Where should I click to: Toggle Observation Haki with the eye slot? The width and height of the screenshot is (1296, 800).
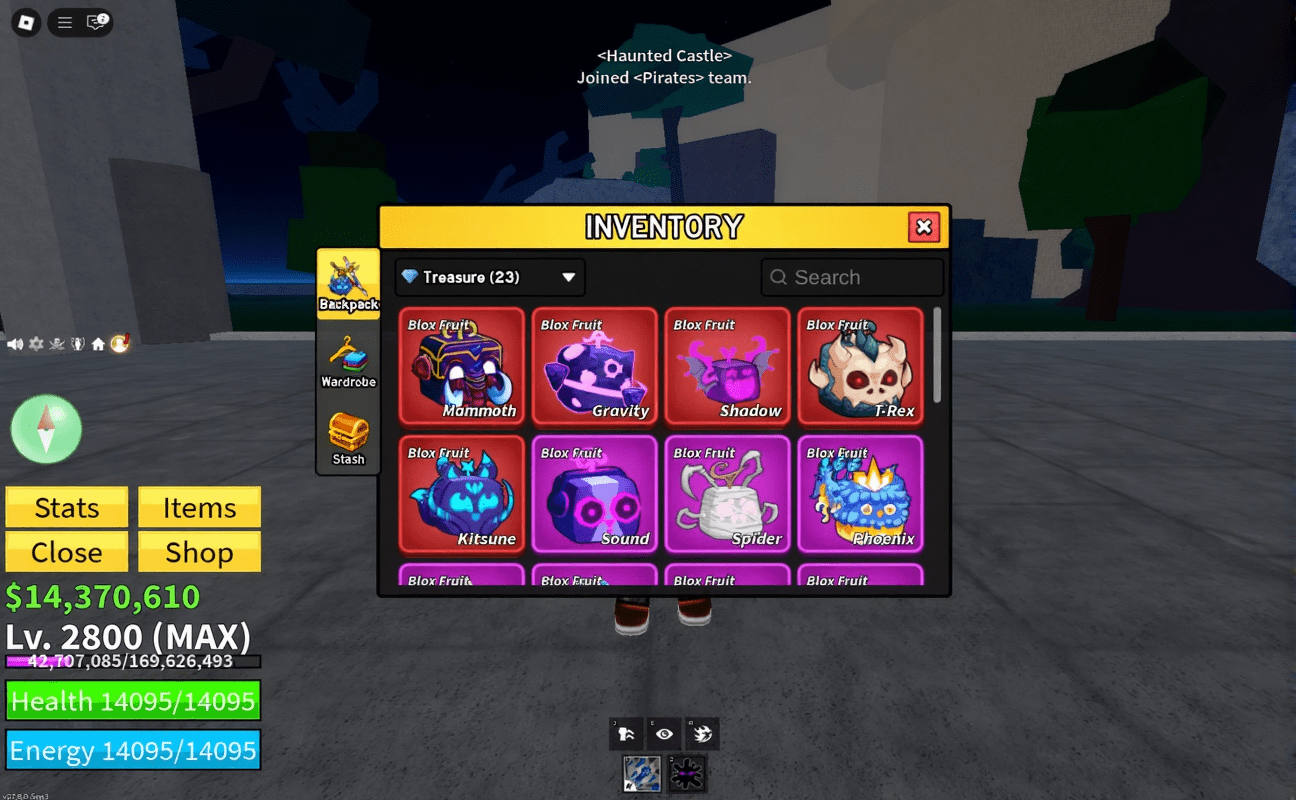point(664,733)
